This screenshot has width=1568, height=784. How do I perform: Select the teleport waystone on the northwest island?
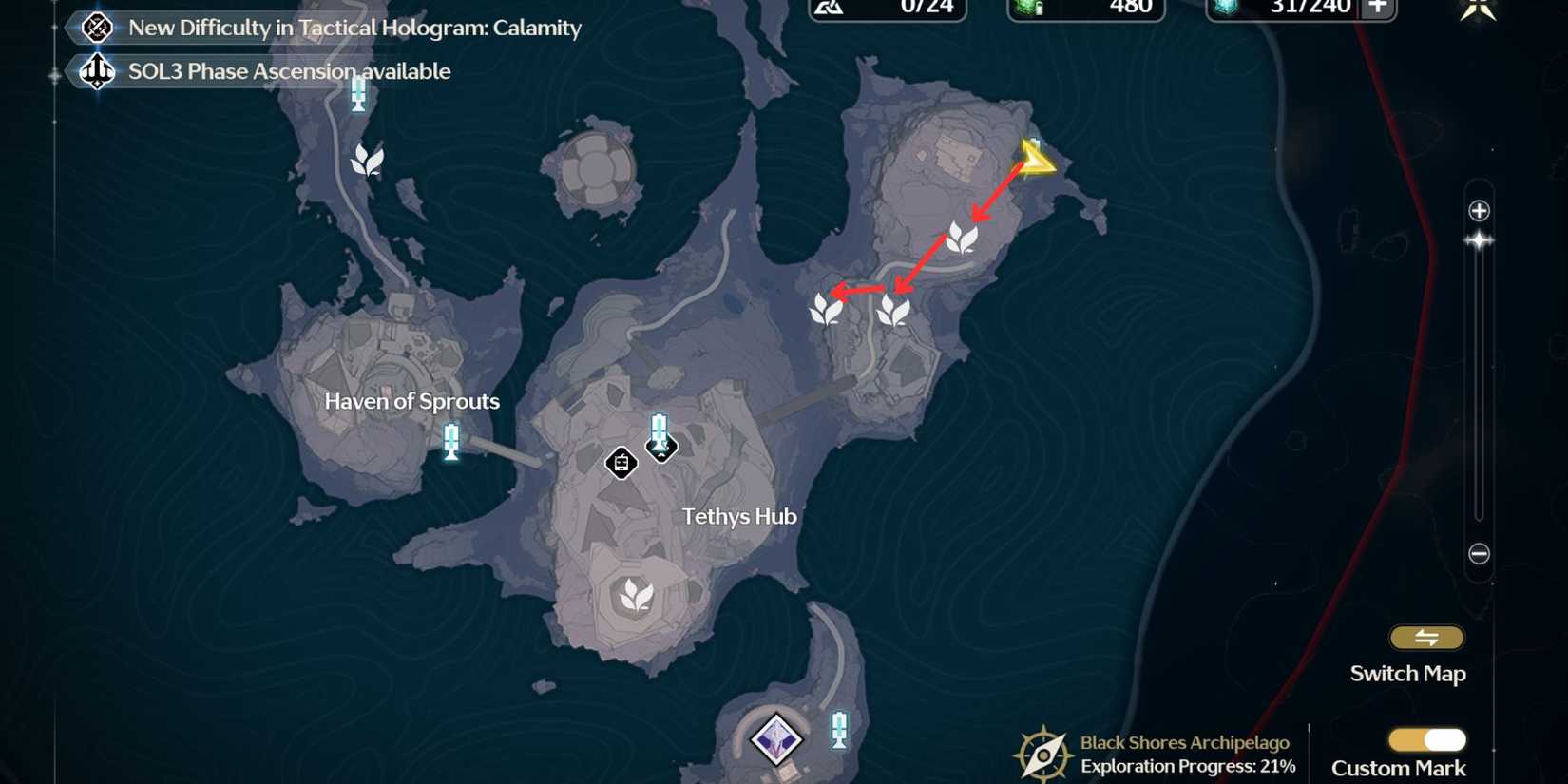tap(358, 95)
